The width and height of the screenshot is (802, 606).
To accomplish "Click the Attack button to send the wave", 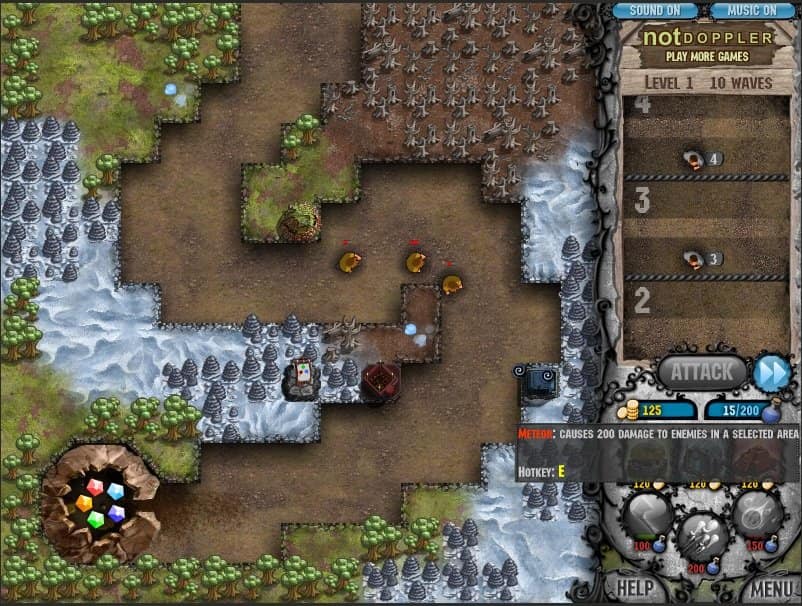I will [x=702, y=372].
